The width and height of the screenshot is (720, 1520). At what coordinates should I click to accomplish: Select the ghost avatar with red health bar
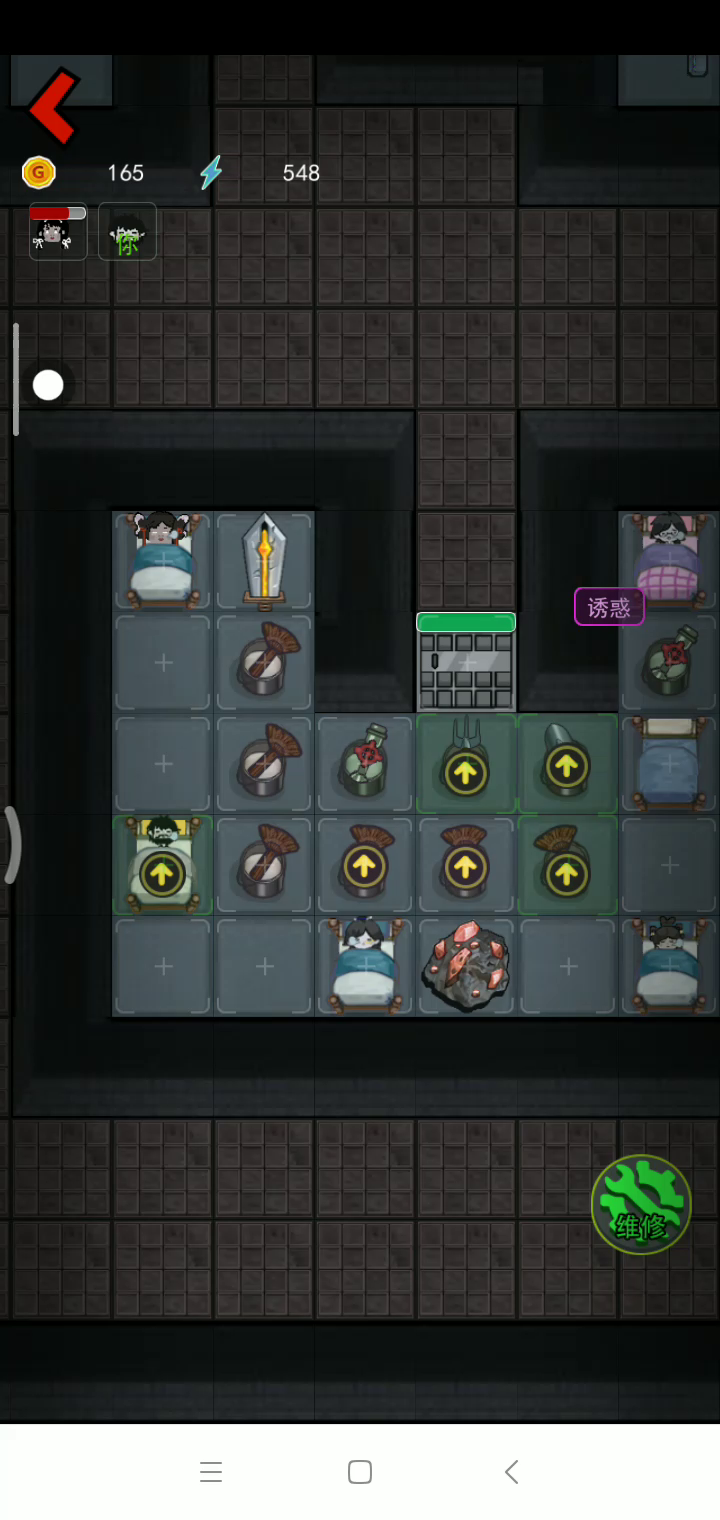coord(58,232)
